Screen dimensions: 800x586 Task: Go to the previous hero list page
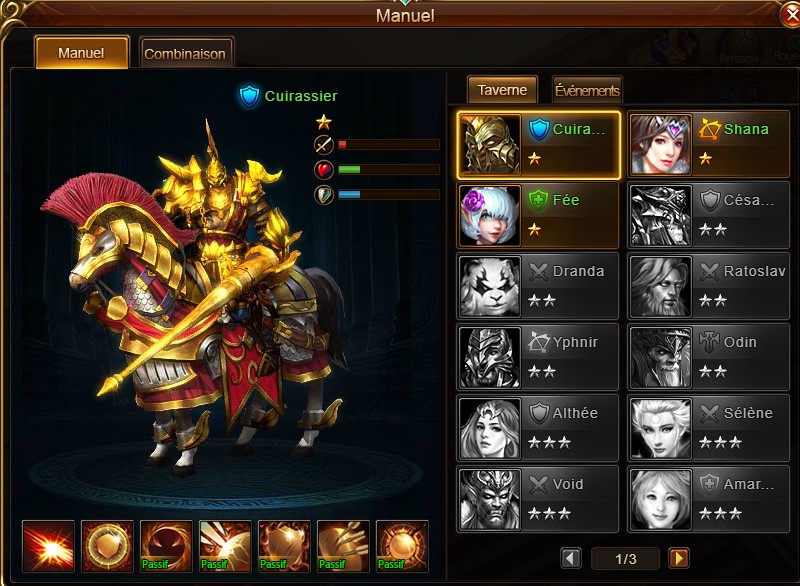tap(571, 558)
